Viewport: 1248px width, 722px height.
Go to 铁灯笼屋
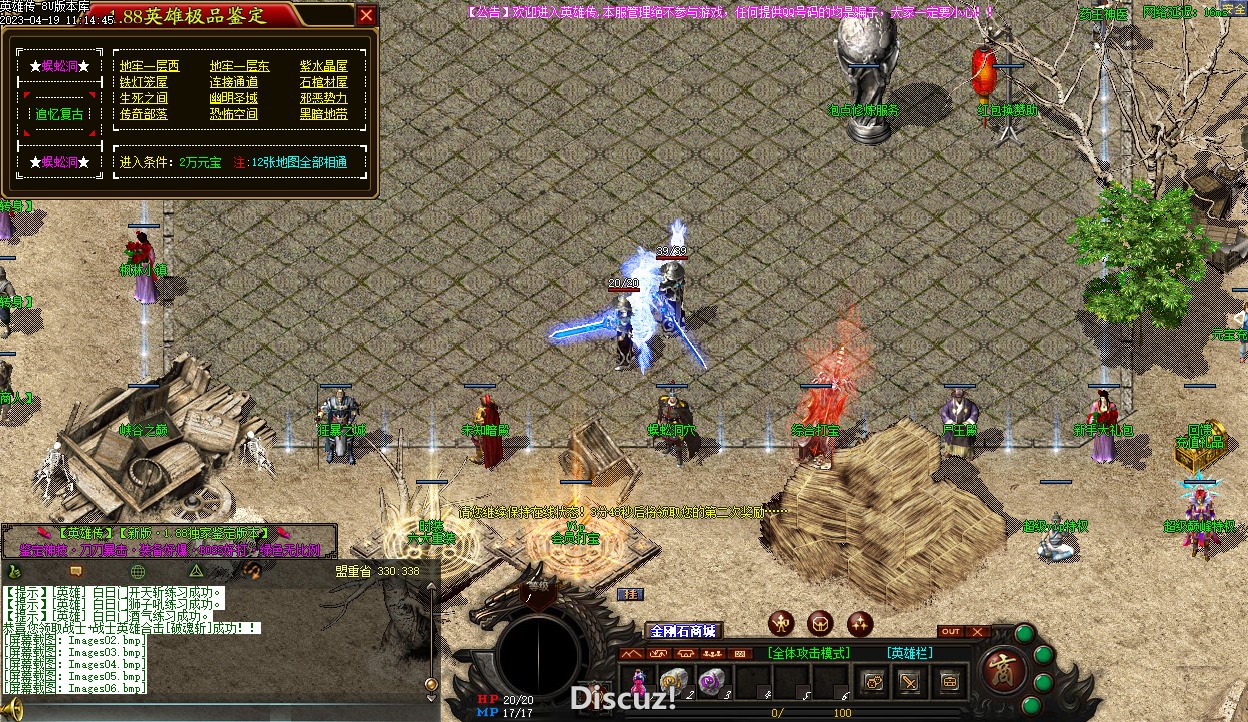click(144, 82)
